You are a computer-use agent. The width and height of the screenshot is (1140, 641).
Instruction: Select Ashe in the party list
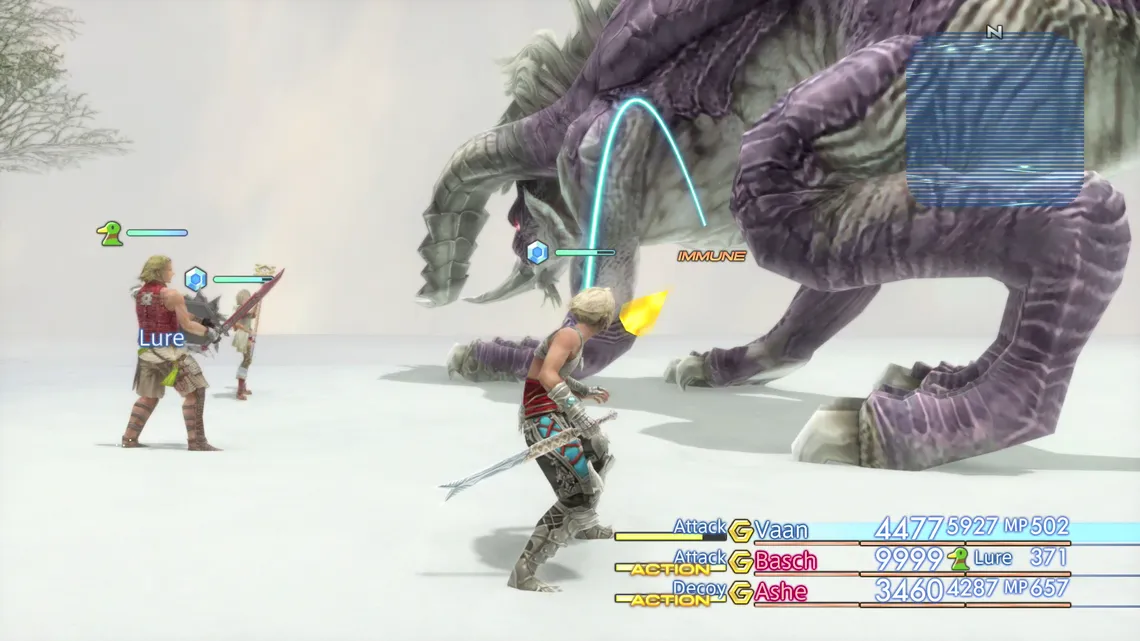[x=780, y=592]
